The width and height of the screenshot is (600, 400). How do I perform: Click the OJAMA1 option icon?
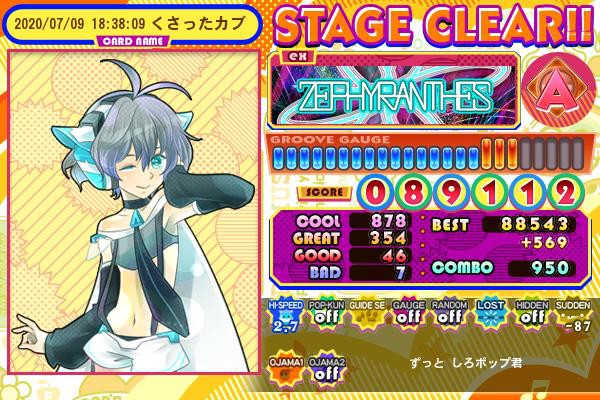click(285, 366)
